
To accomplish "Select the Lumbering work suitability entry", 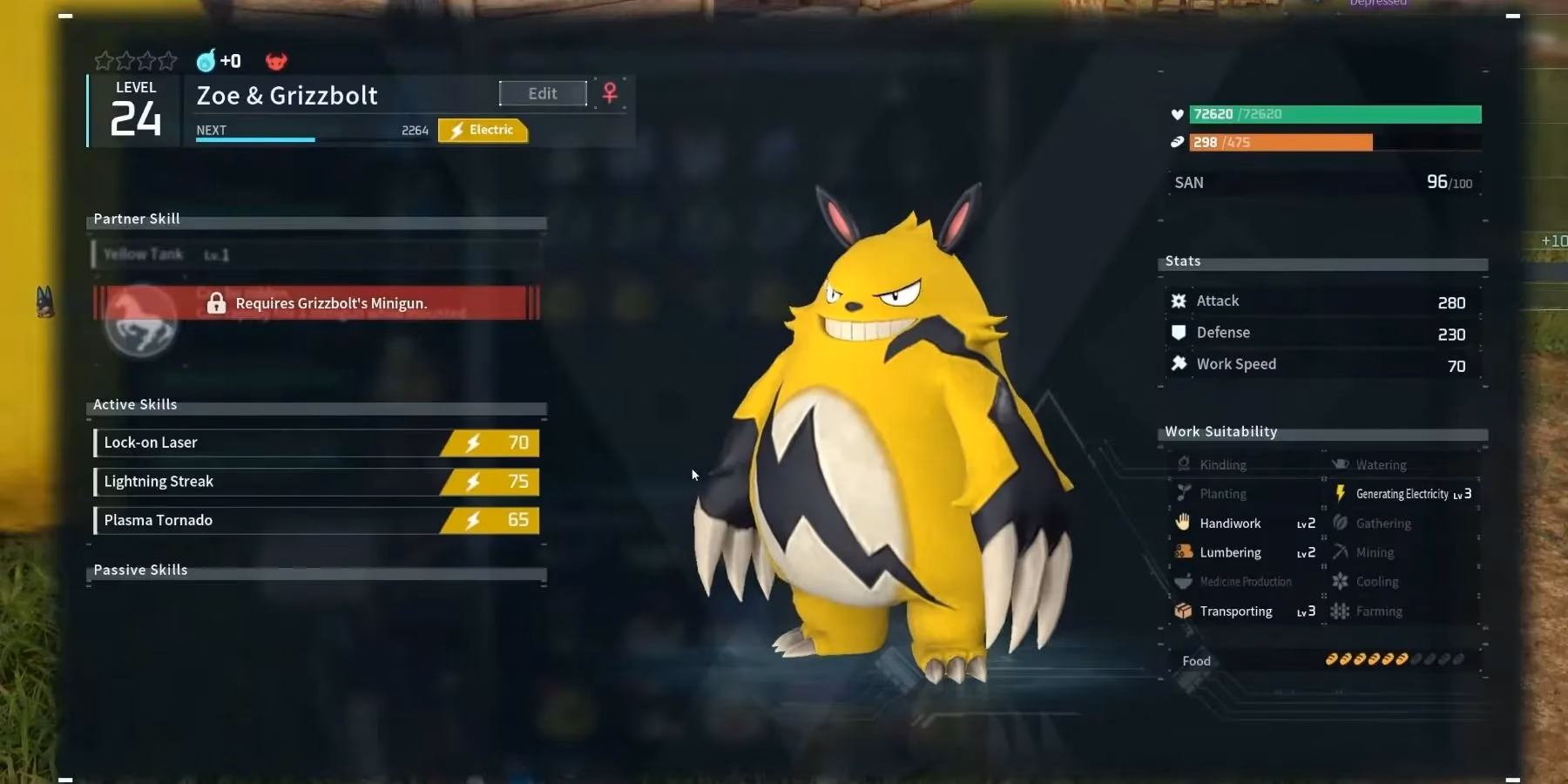I will point(1243,552).
